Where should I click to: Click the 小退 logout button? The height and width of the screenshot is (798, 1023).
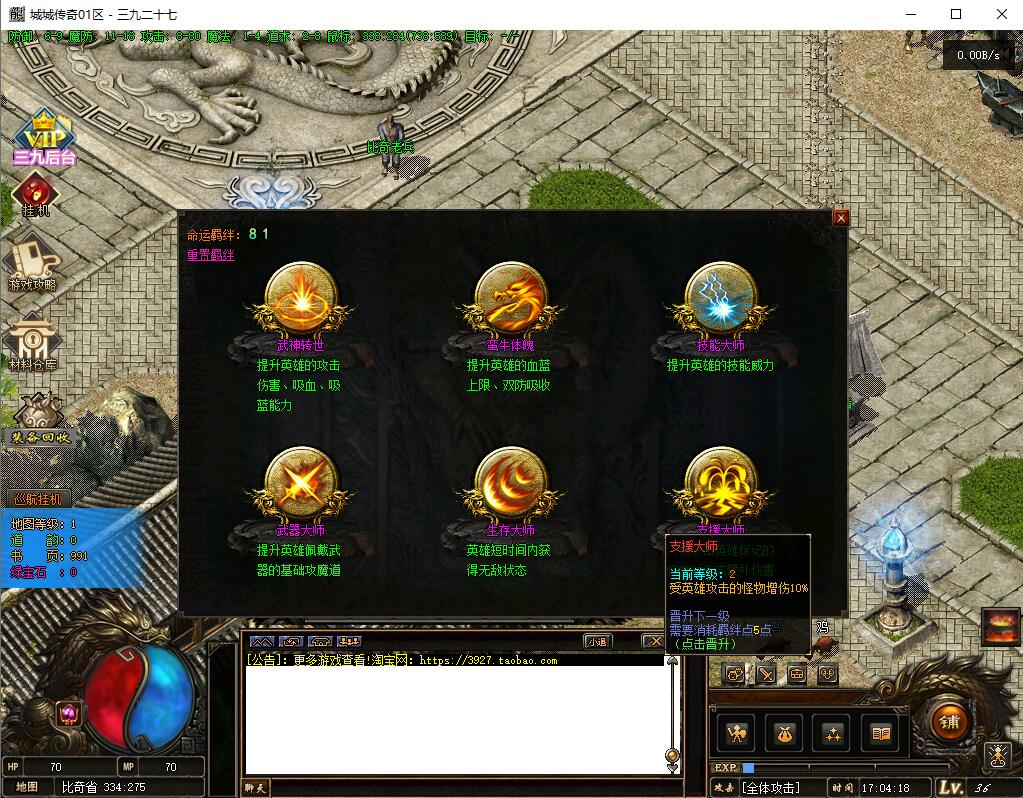(598, 641)
